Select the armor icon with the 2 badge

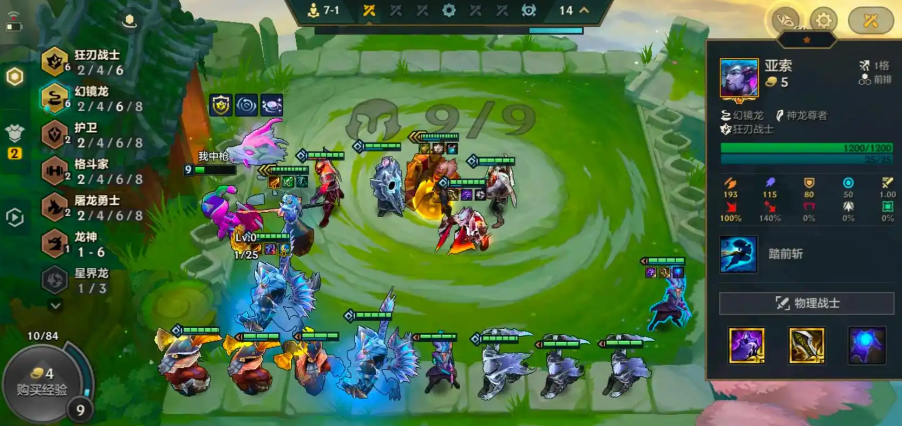pos(15,133)
